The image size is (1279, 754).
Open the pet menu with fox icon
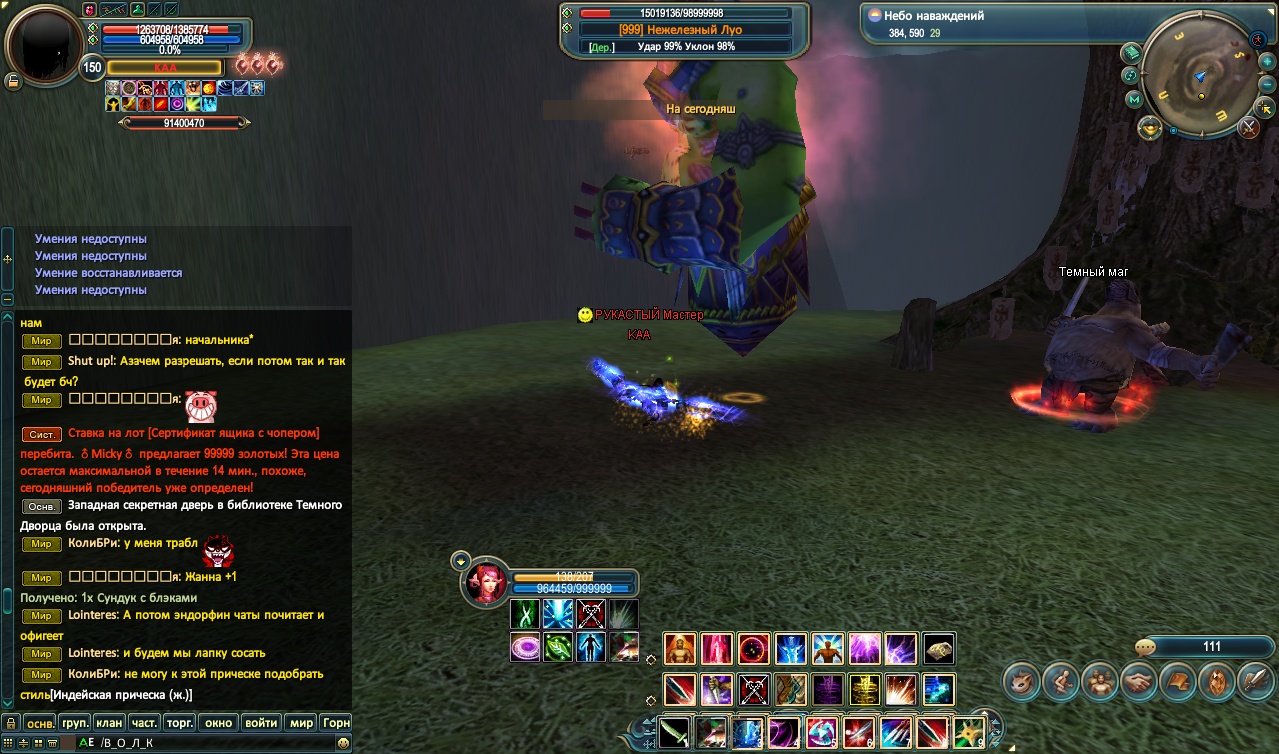pos(1021,682)
